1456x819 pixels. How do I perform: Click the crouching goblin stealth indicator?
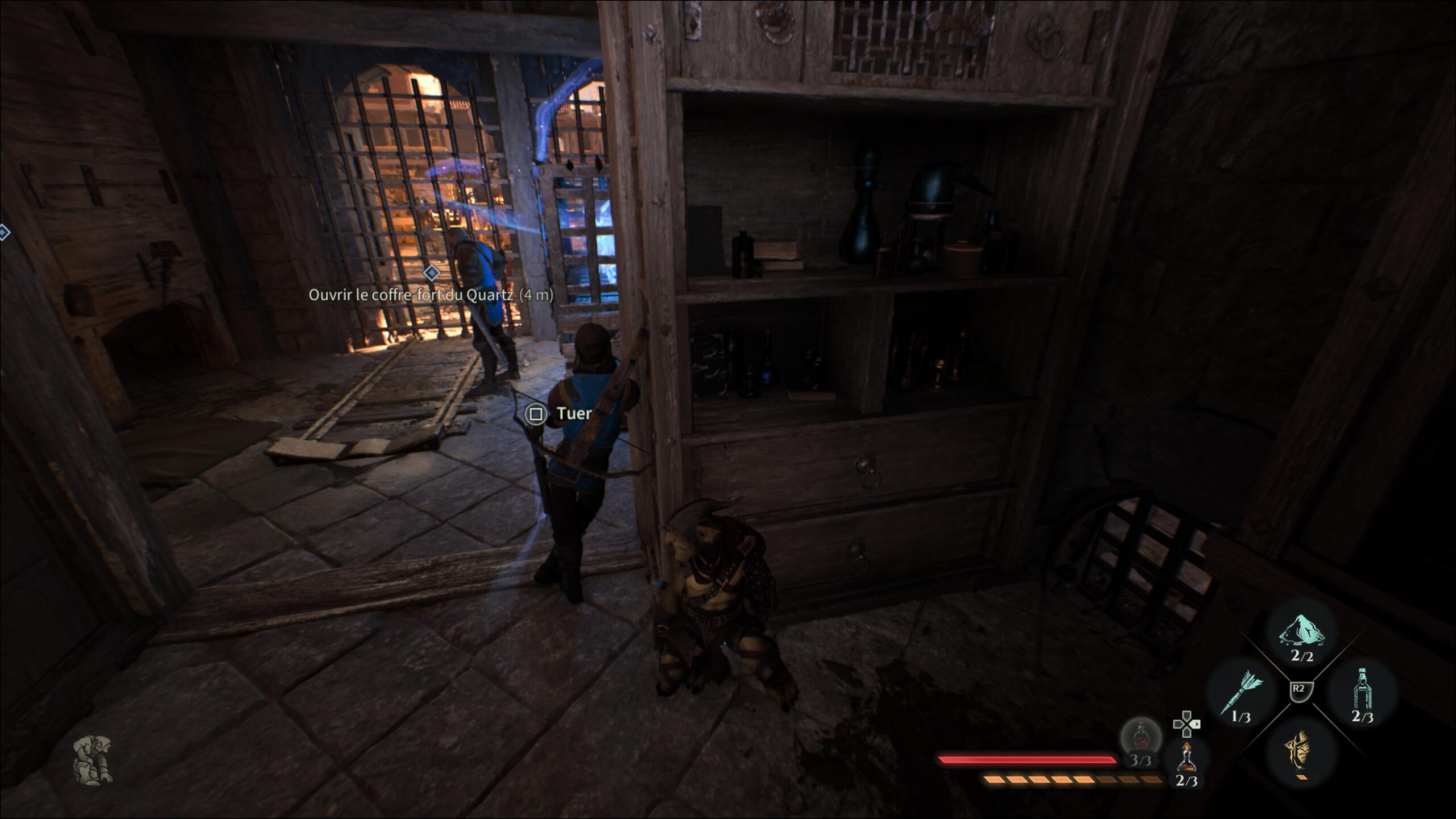(x=92, y=759)
